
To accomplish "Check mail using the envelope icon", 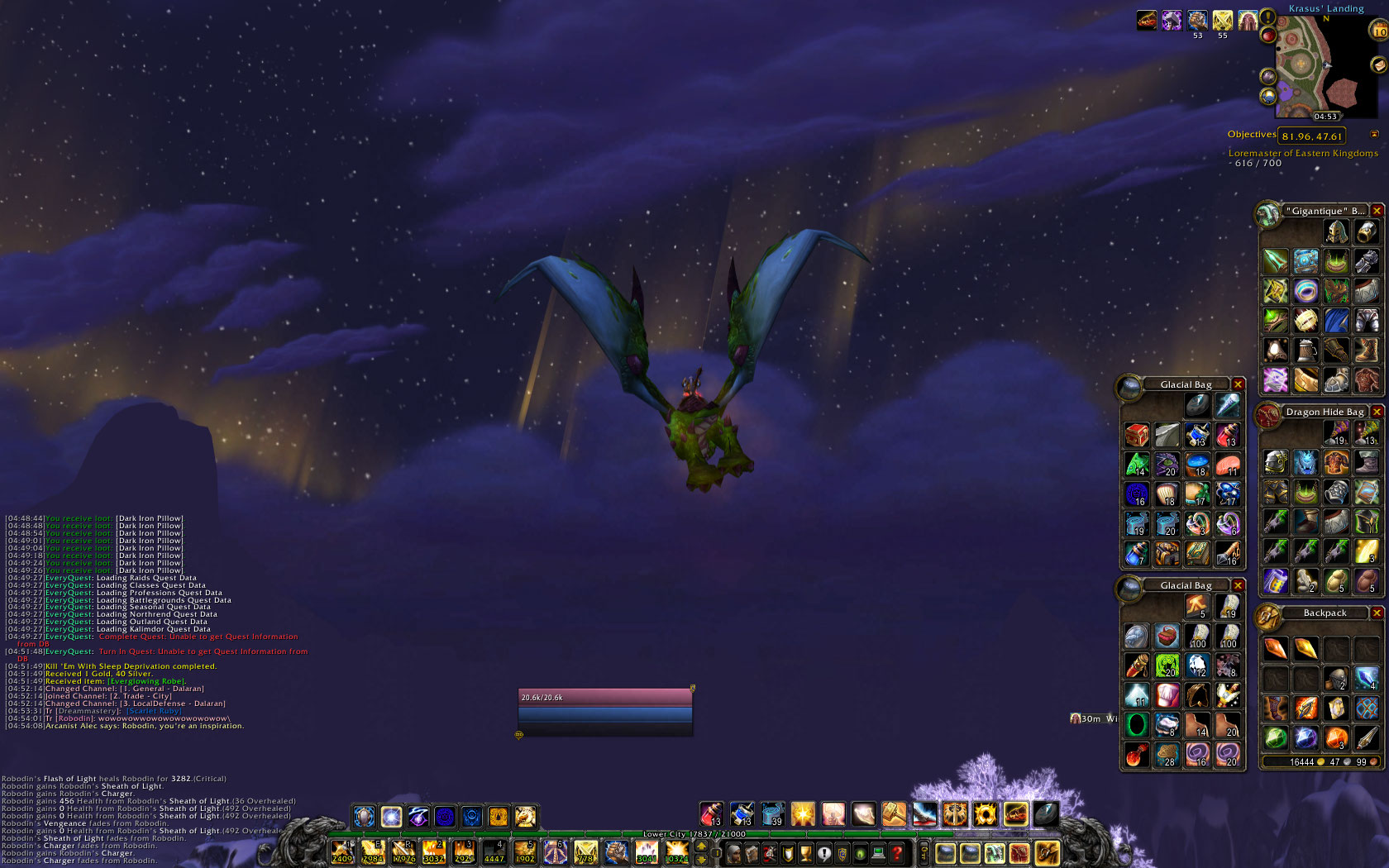I will (1377, 64).
